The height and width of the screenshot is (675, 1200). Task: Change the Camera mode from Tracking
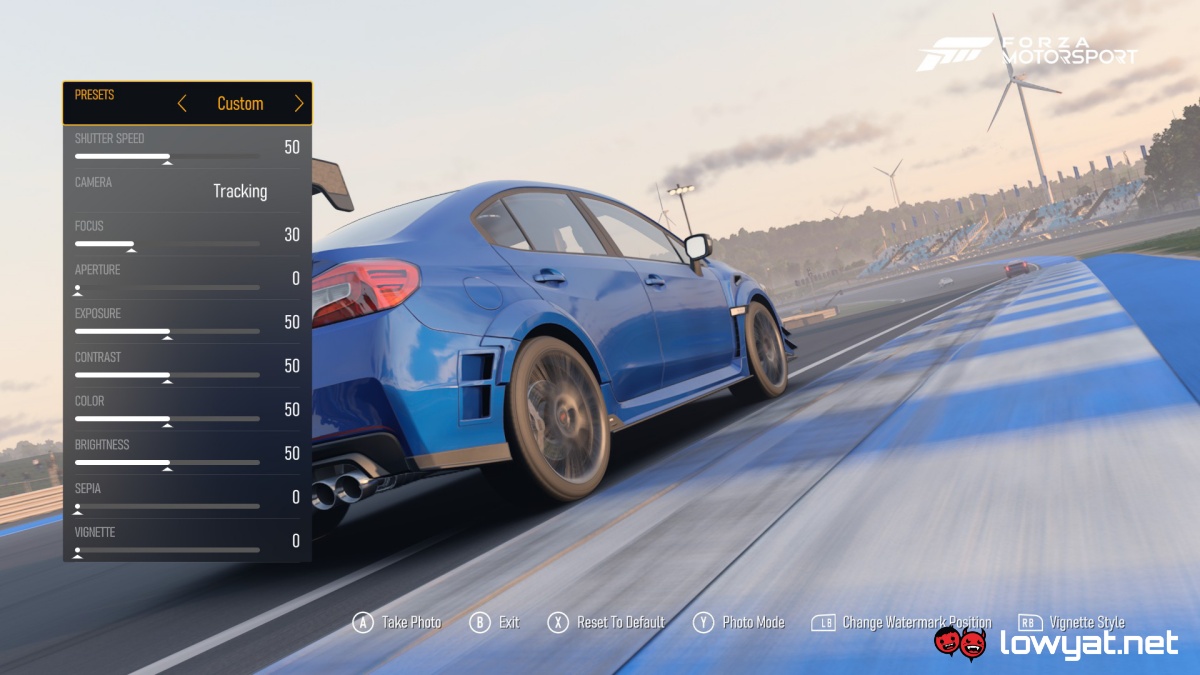click(x=240, y=191)
